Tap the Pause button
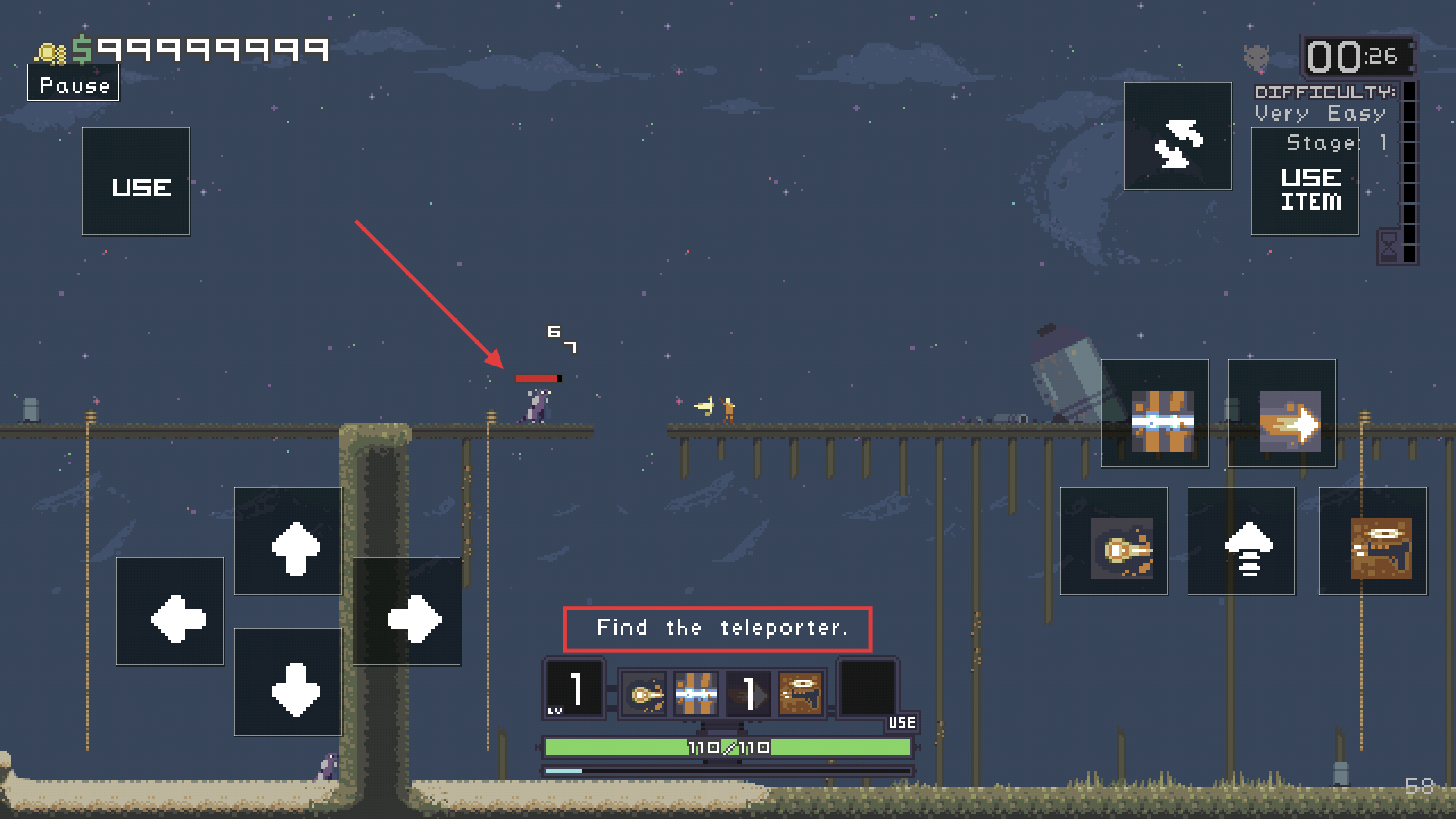 74,84
